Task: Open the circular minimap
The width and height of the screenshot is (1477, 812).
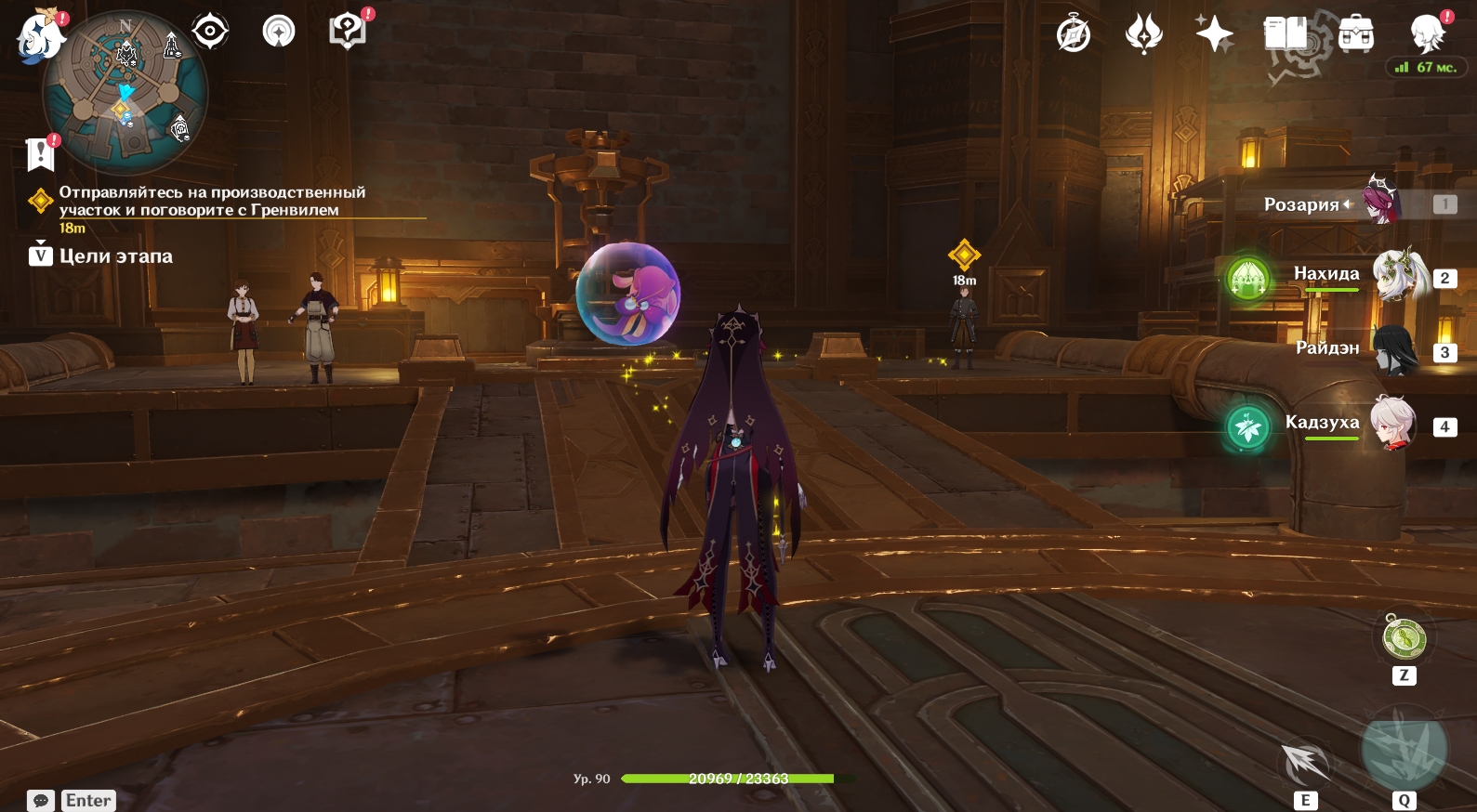Action: click(x=125, y=93)
